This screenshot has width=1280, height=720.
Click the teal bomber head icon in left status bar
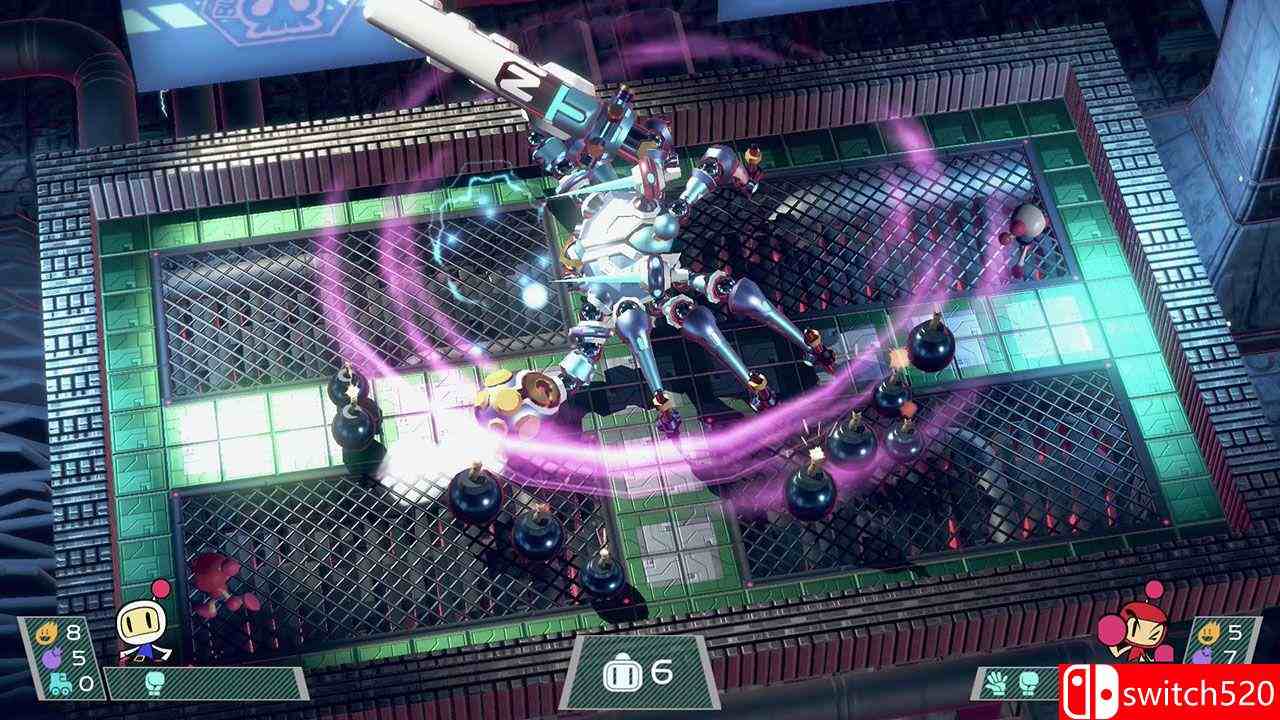pyautogui.click(x=154, y=682)
